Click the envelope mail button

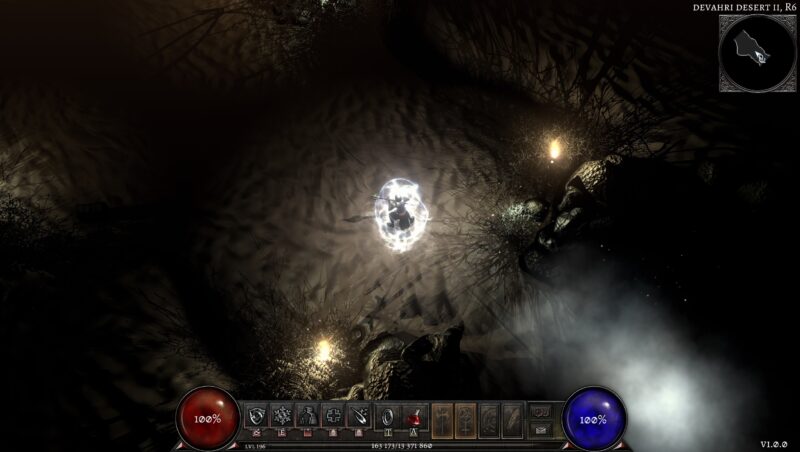(x=540, y=426)
